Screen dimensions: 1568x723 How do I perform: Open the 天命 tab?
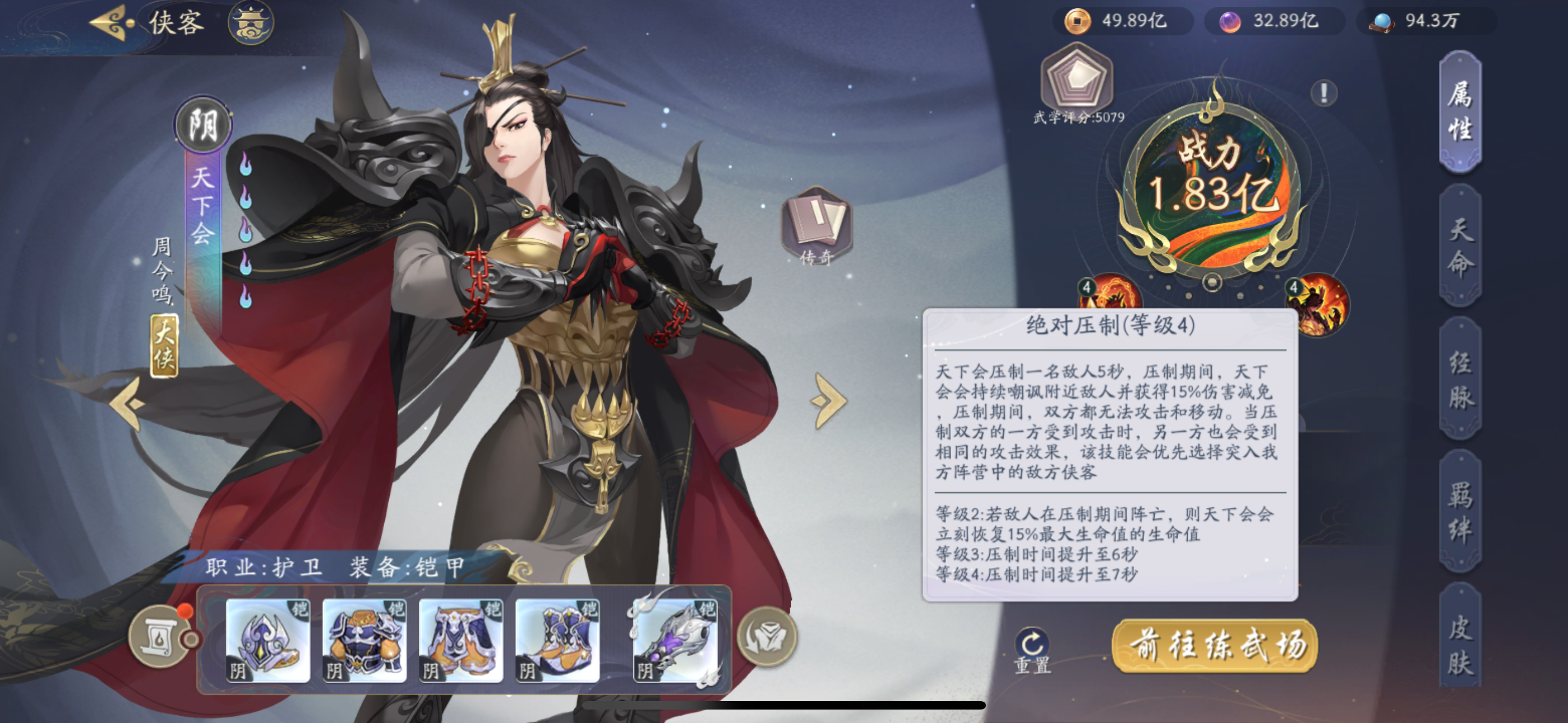click(x=1460, y=246)
